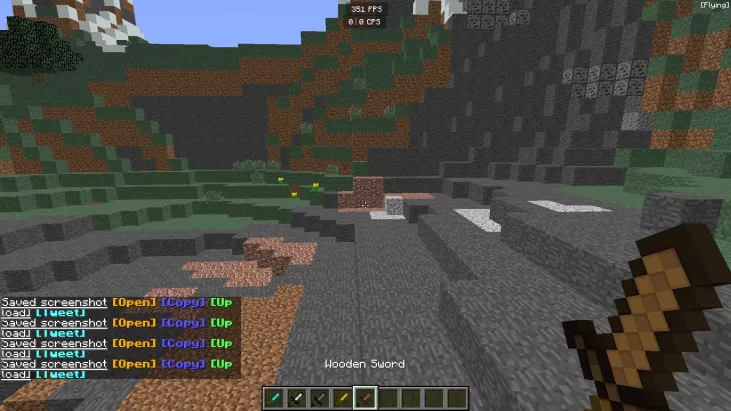The height and width of the screenshot is (411, 731).
Task: Switch to the golden sword slot
Action: point(343,398)
